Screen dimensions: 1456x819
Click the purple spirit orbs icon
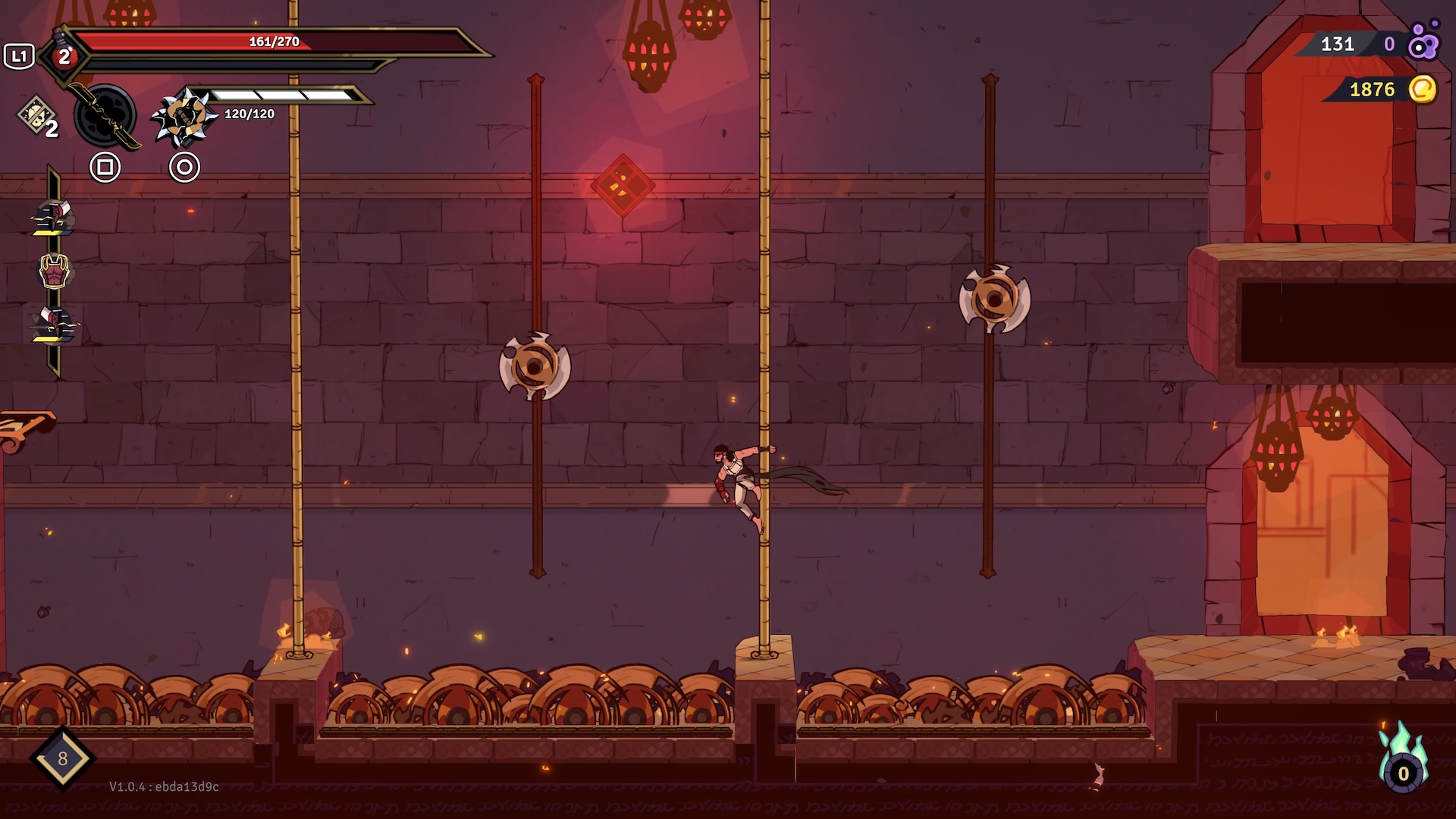[x=1423, y=42]
